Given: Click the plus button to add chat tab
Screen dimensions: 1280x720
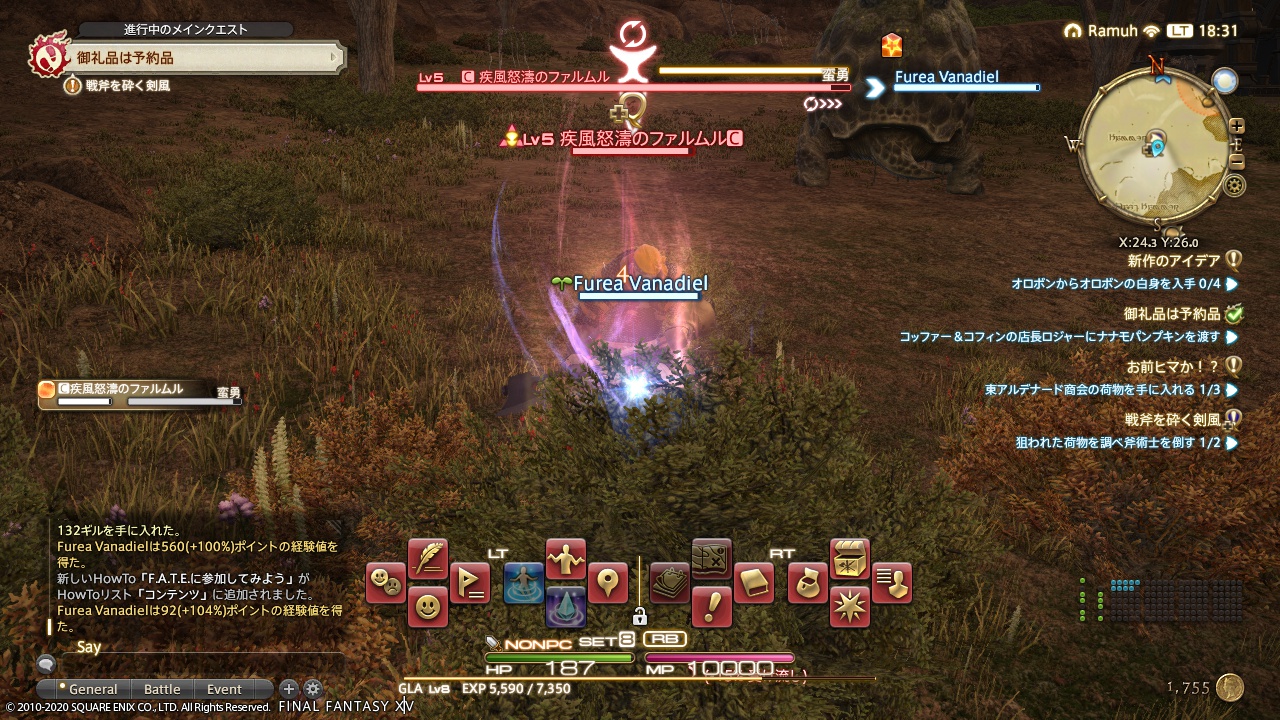Looking at the screenshot, I should [288, 689].
